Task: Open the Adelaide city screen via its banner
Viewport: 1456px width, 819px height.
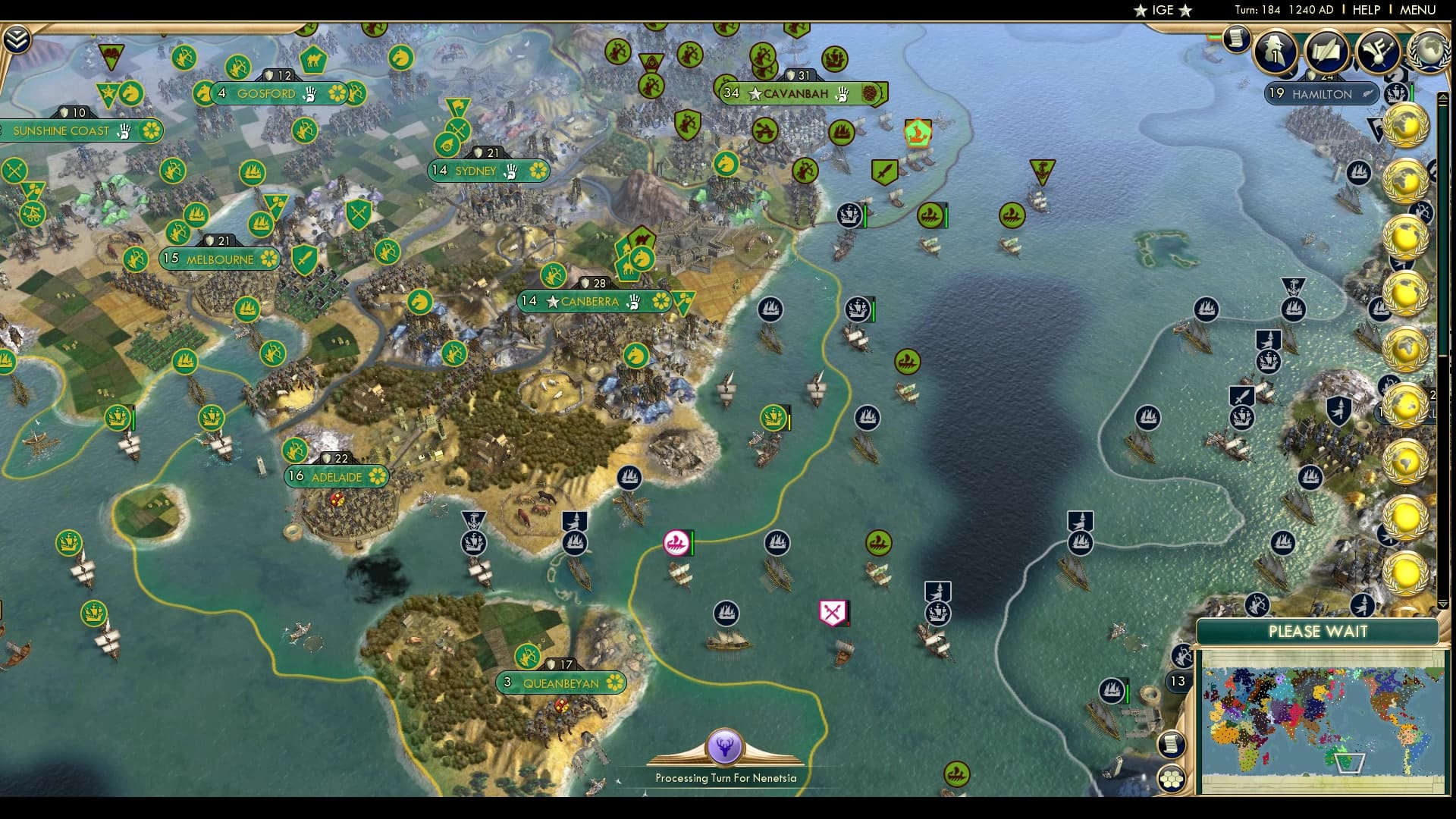Action: [x=336, y=478]
